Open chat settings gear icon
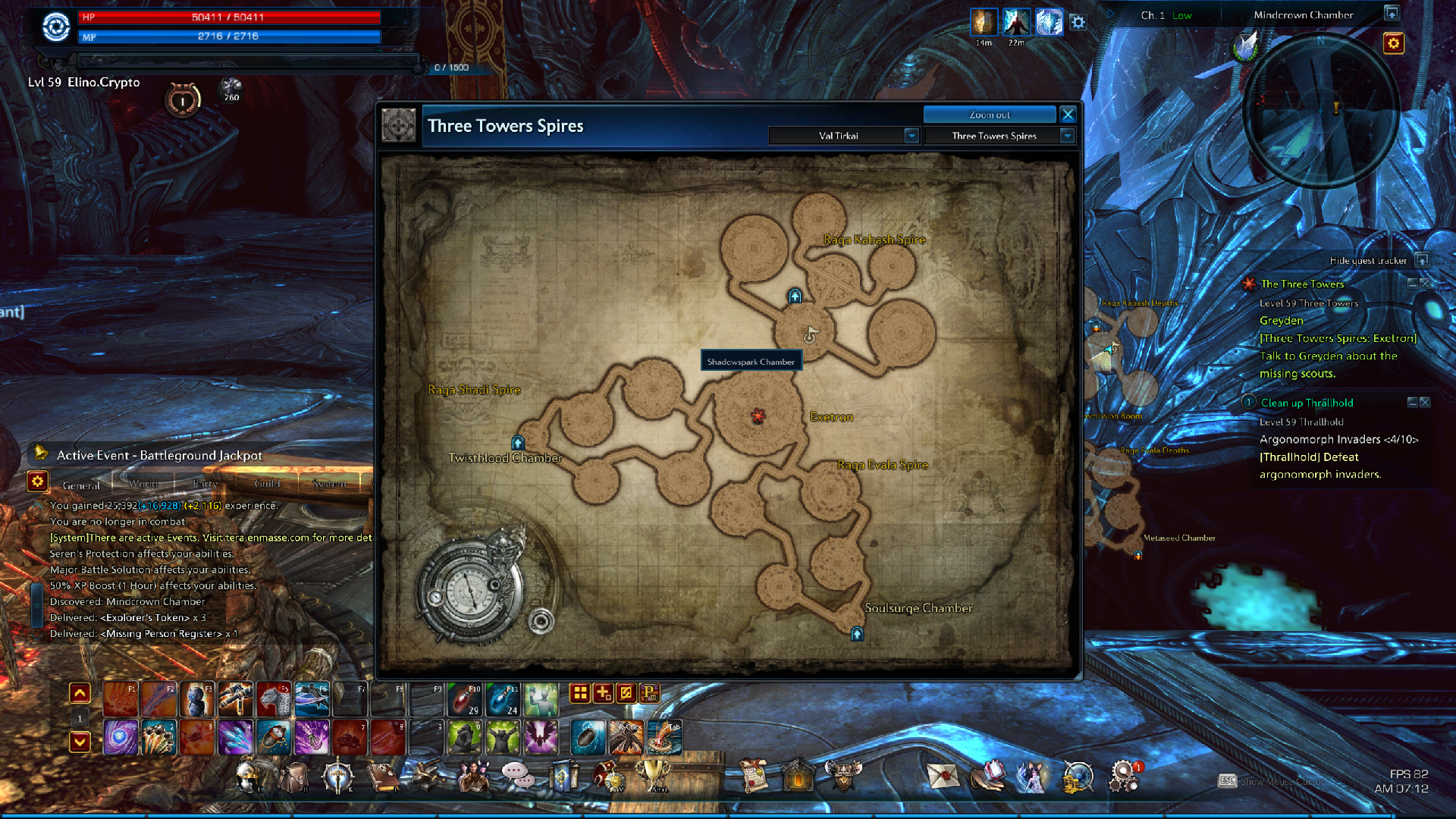 [37, 481]
